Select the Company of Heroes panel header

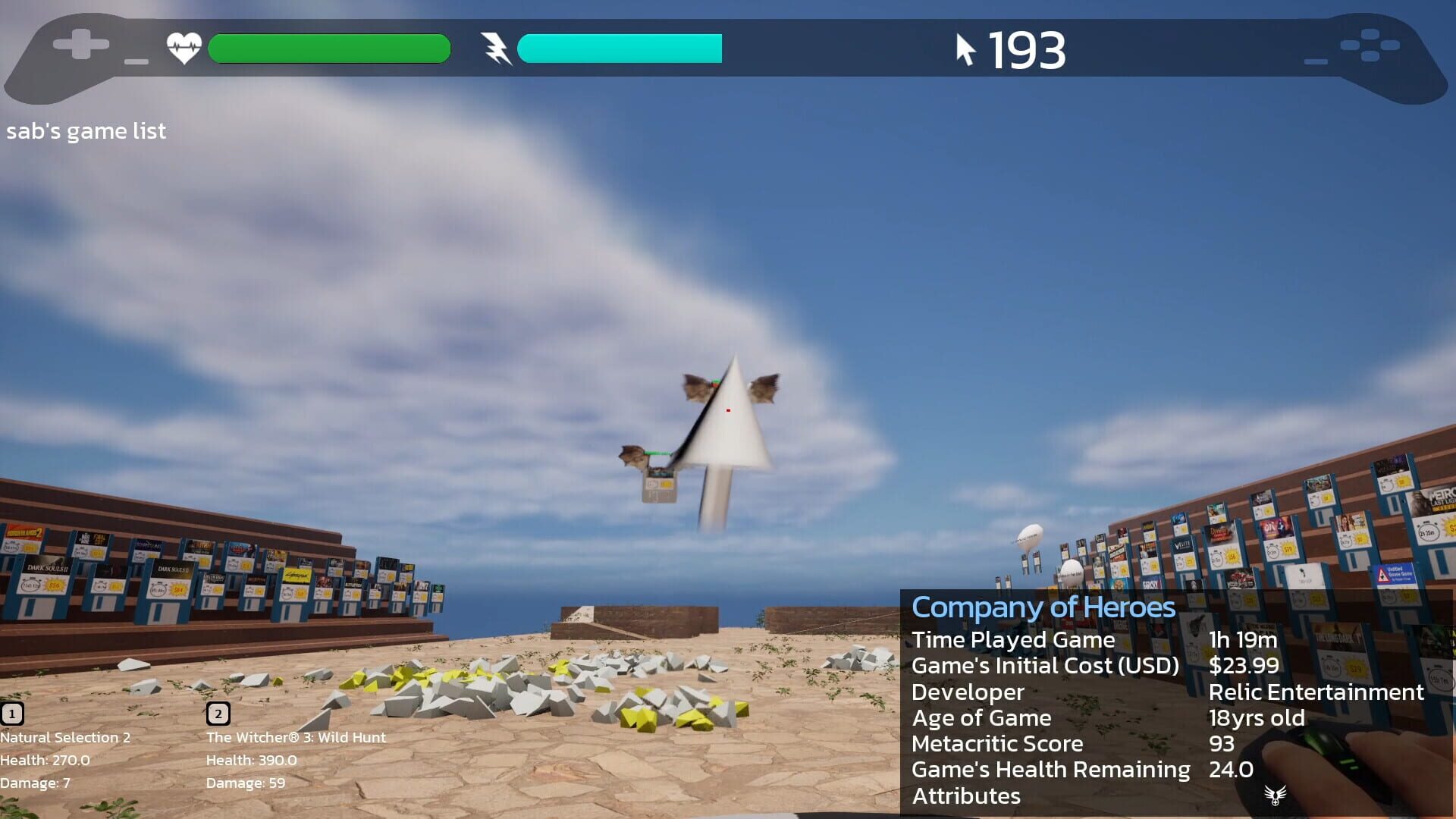click(x=1043, y=607)
